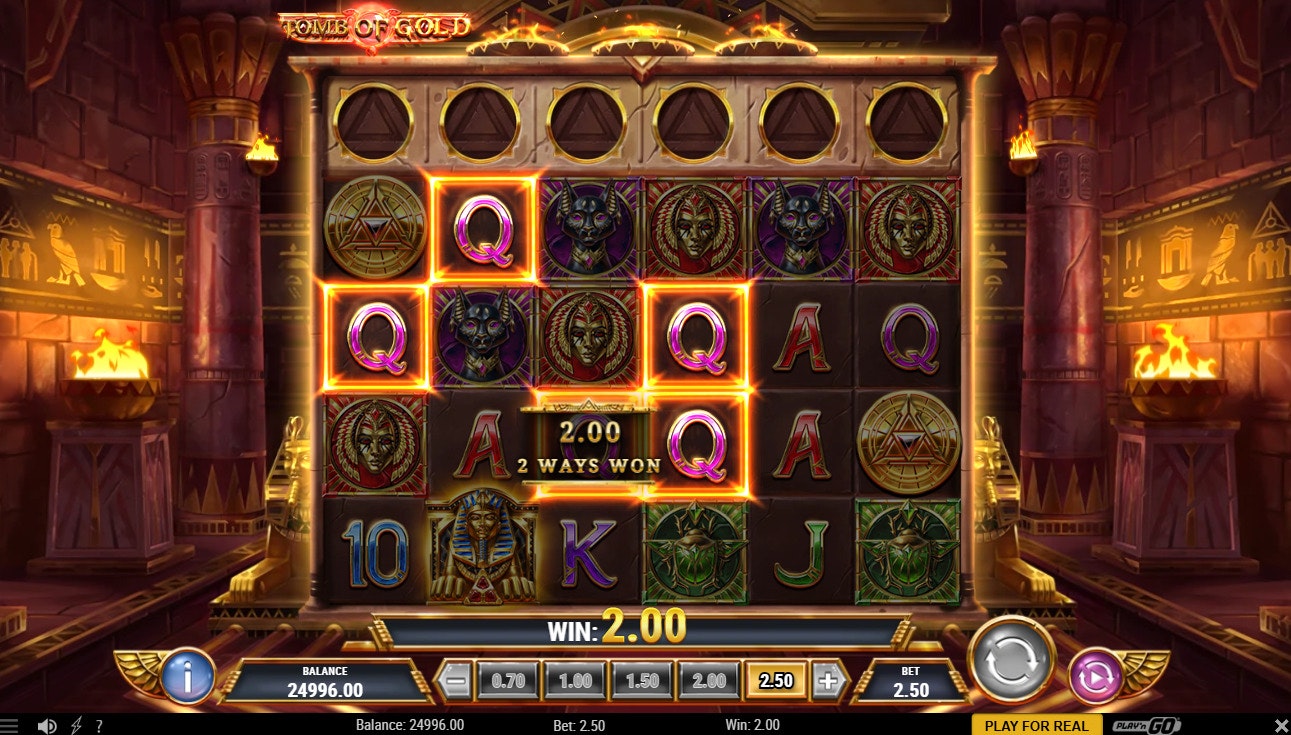The image size is (1291, 735).
Task: Close the game with the X icon
Action: pos(1282,724)
